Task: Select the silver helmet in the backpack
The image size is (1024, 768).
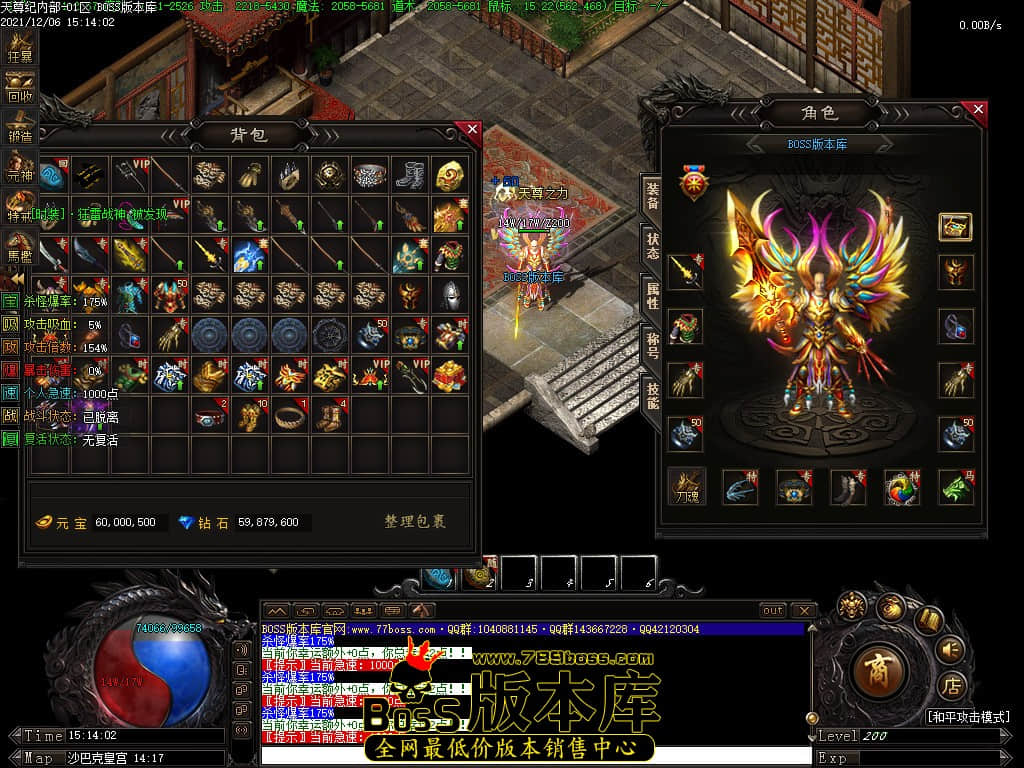Action: click(x=450, y=294)
